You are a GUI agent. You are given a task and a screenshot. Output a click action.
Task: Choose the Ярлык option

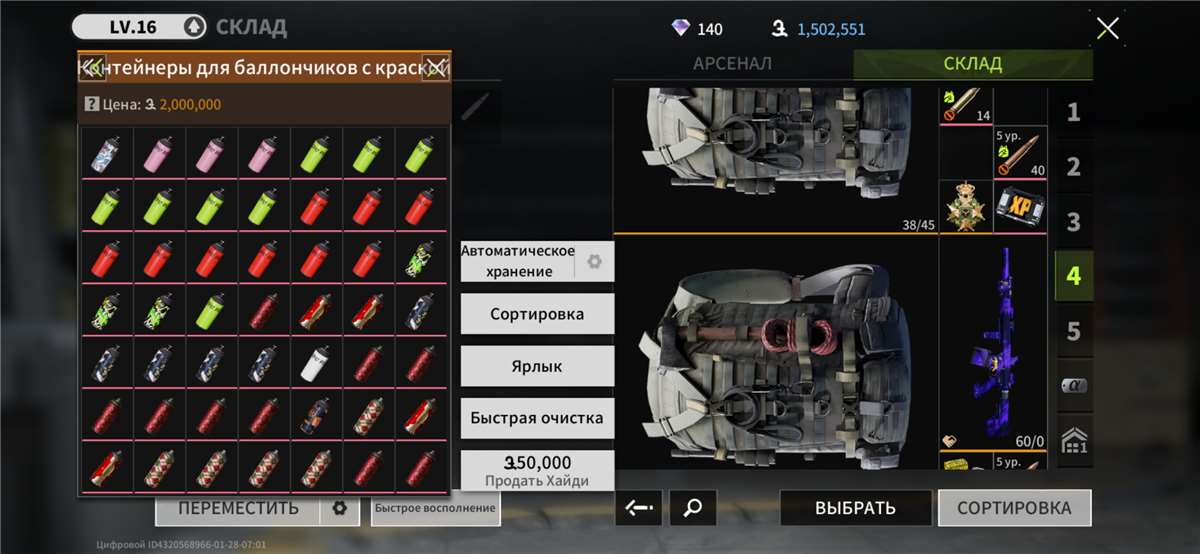(537, 366)
